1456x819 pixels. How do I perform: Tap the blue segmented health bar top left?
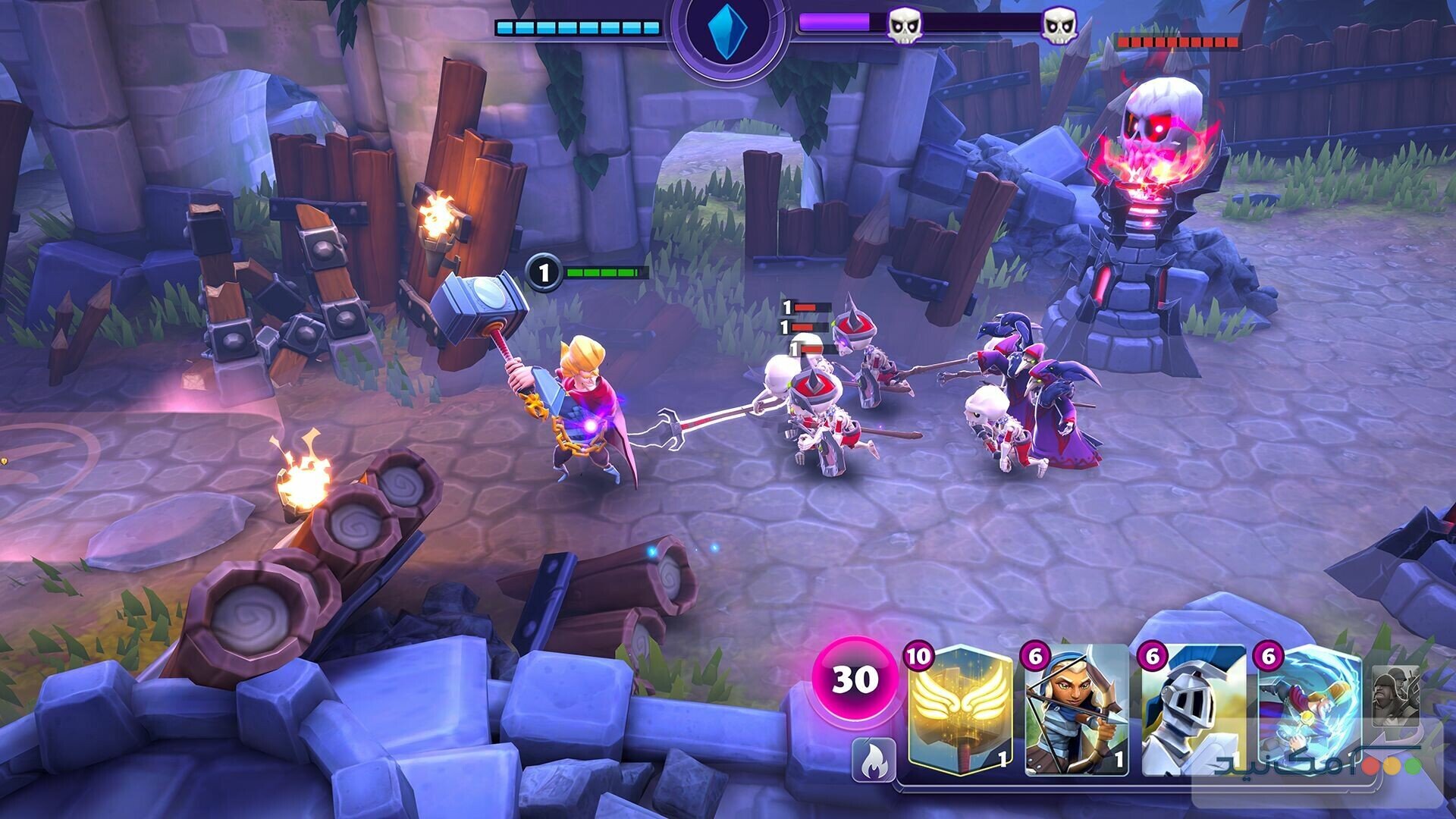[576, 28]
